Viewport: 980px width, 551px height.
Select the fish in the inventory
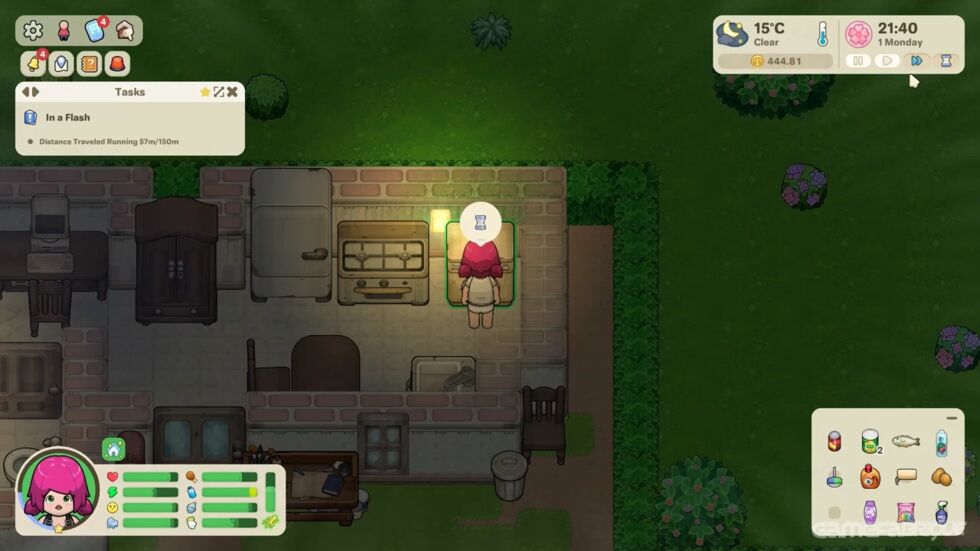[x=905, y=440]
